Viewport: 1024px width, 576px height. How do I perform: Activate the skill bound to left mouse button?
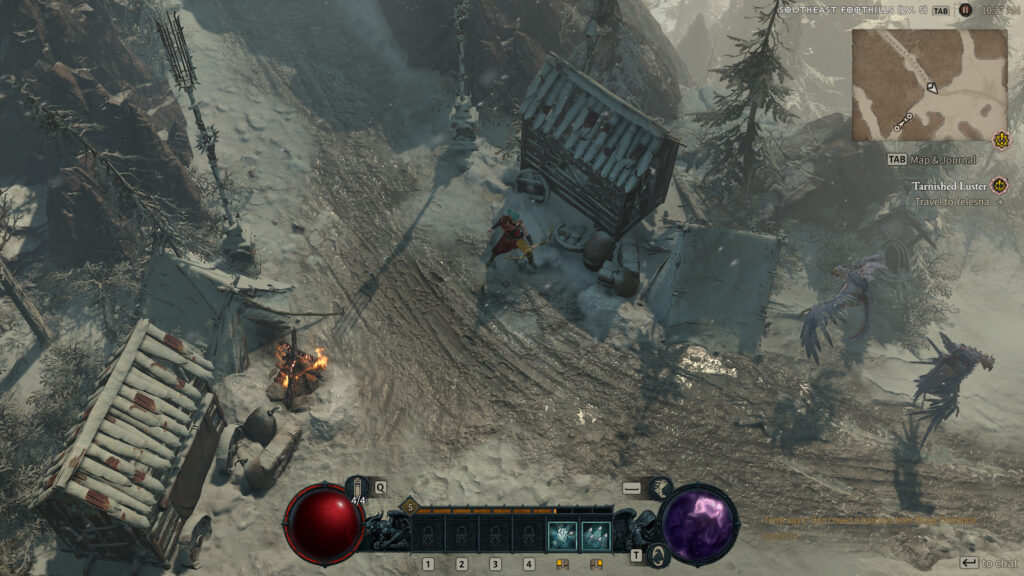(562, 536)
